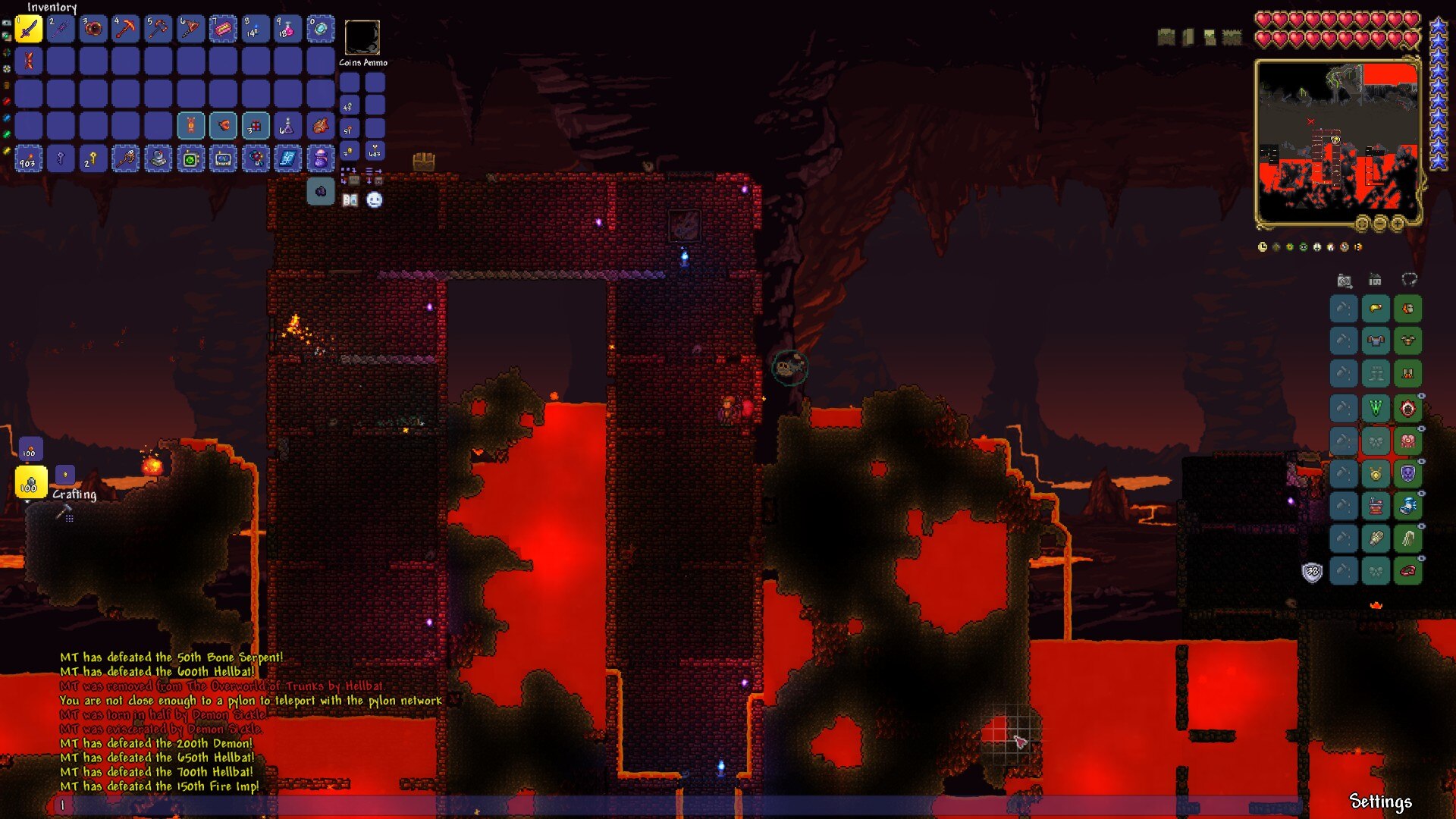Open the emote menu smiley icon

(373, 199)
